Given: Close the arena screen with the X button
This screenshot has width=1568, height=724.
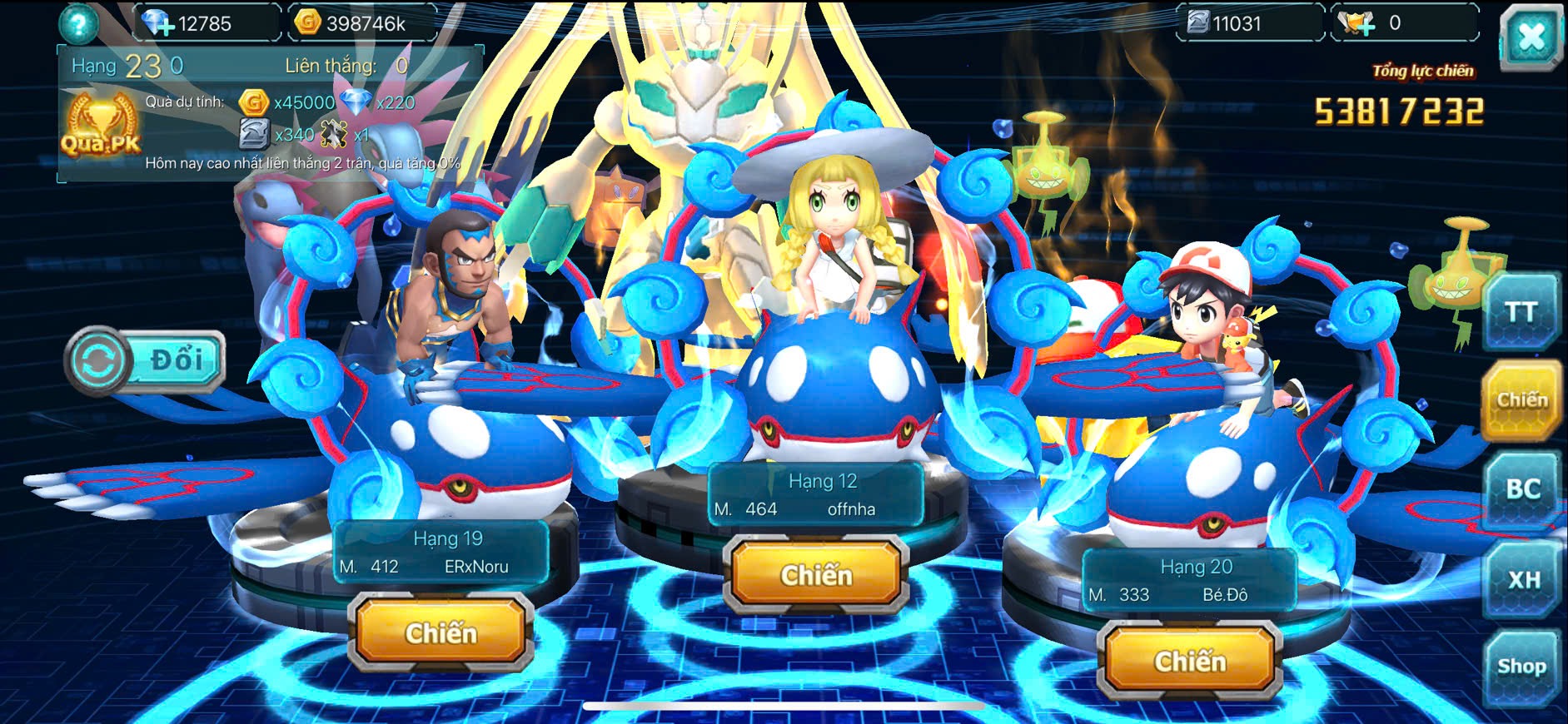Looking at the screenshot, I should point(1531,37).
